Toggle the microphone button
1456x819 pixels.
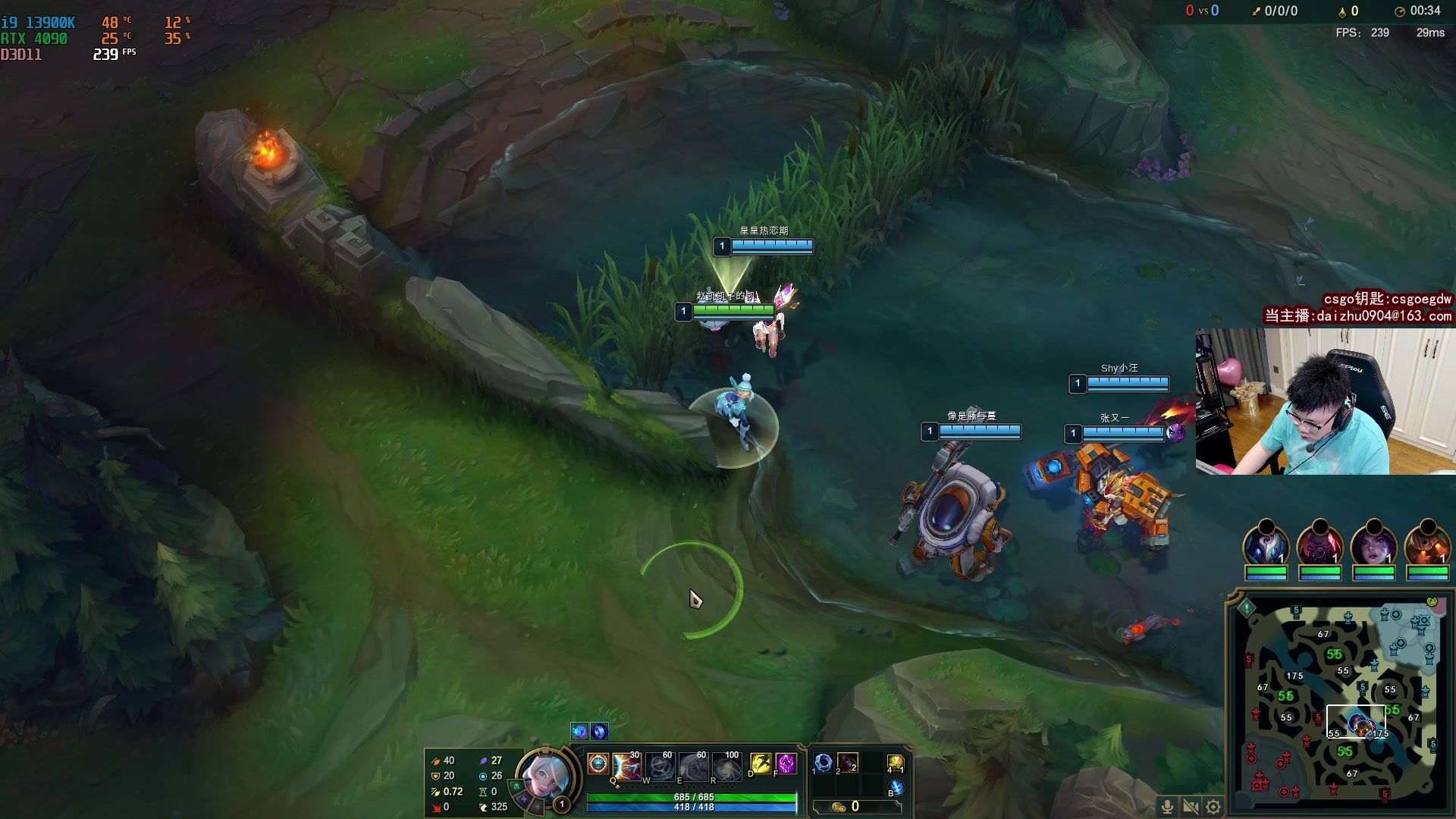coord(1168,807)
